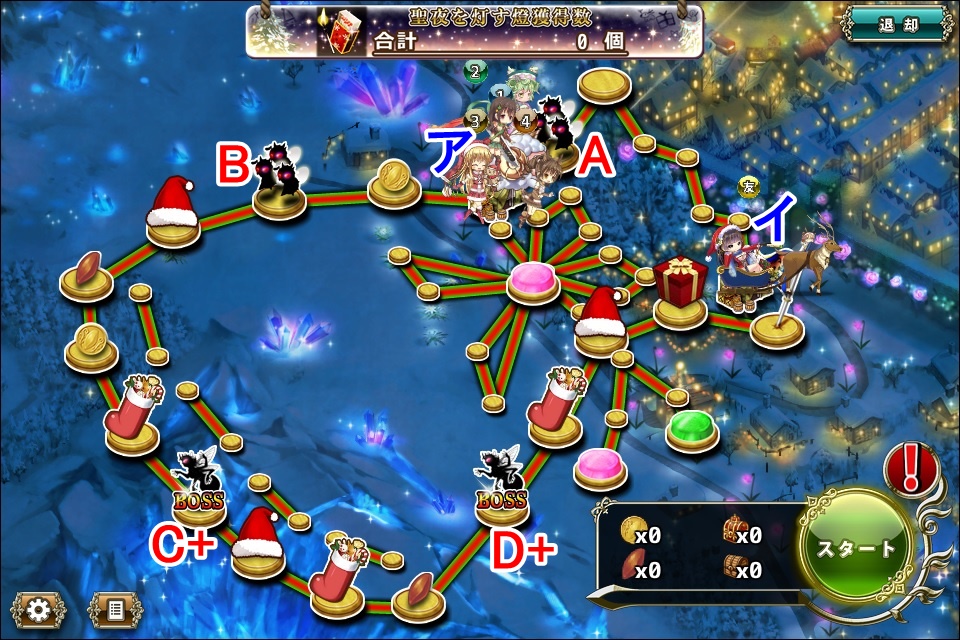The width and height of the screenshot is (960, 640).
Task: Open the list menu icon
Action: pos(115,610)
